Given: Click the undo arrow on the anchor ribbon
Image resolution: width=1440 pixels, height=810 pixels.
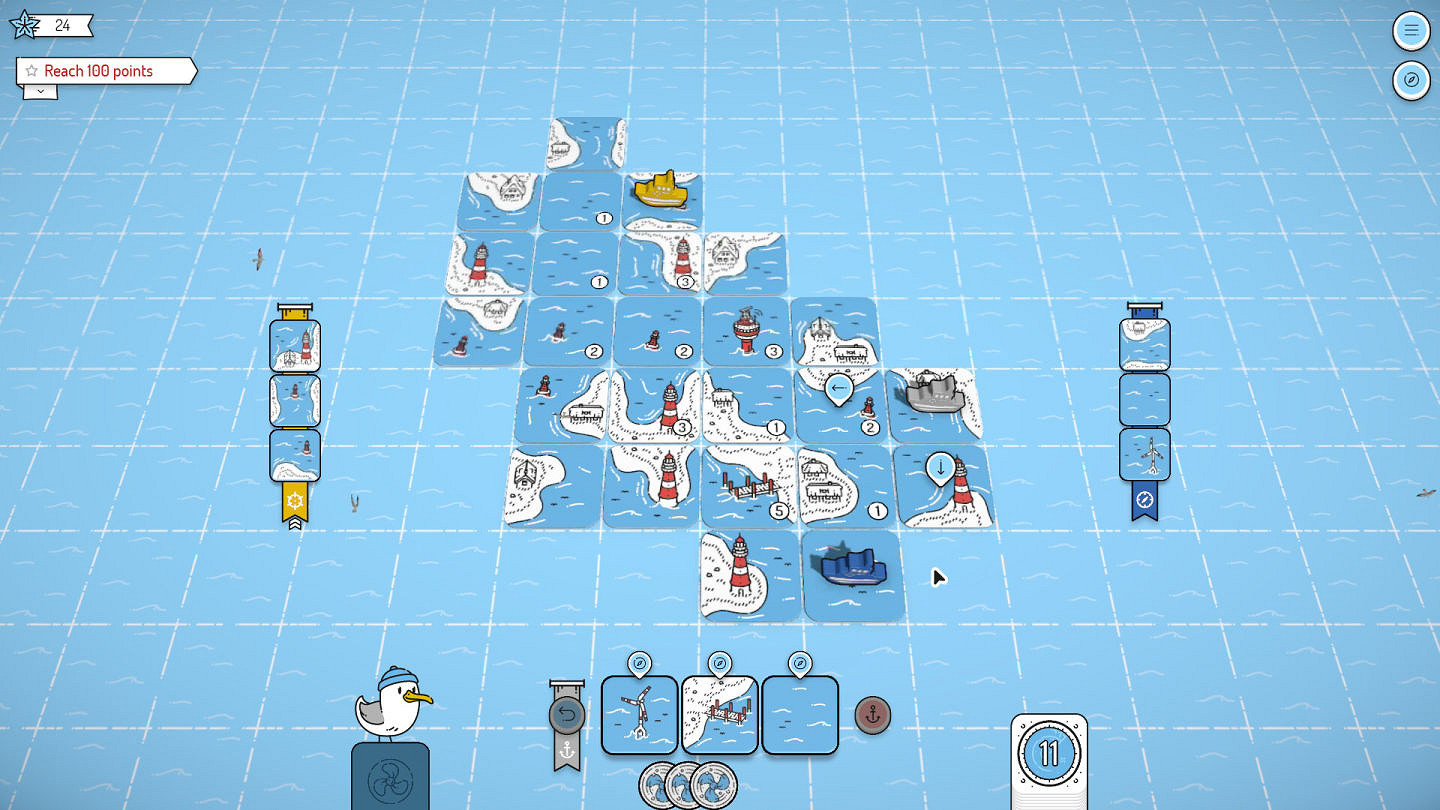Looking at the screenshot, I should (x=565, y=712).
